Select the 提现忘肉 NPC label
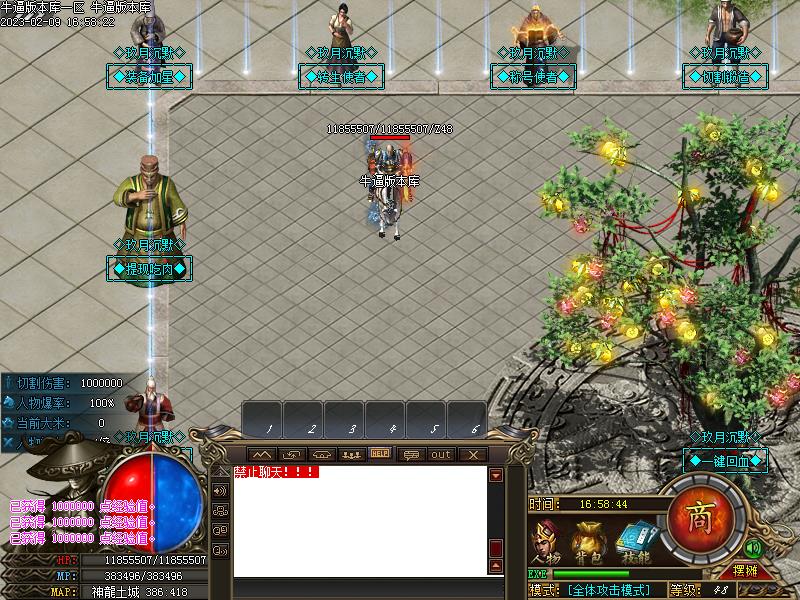This screenshot has width=800, height=600. tap(149, 268)
